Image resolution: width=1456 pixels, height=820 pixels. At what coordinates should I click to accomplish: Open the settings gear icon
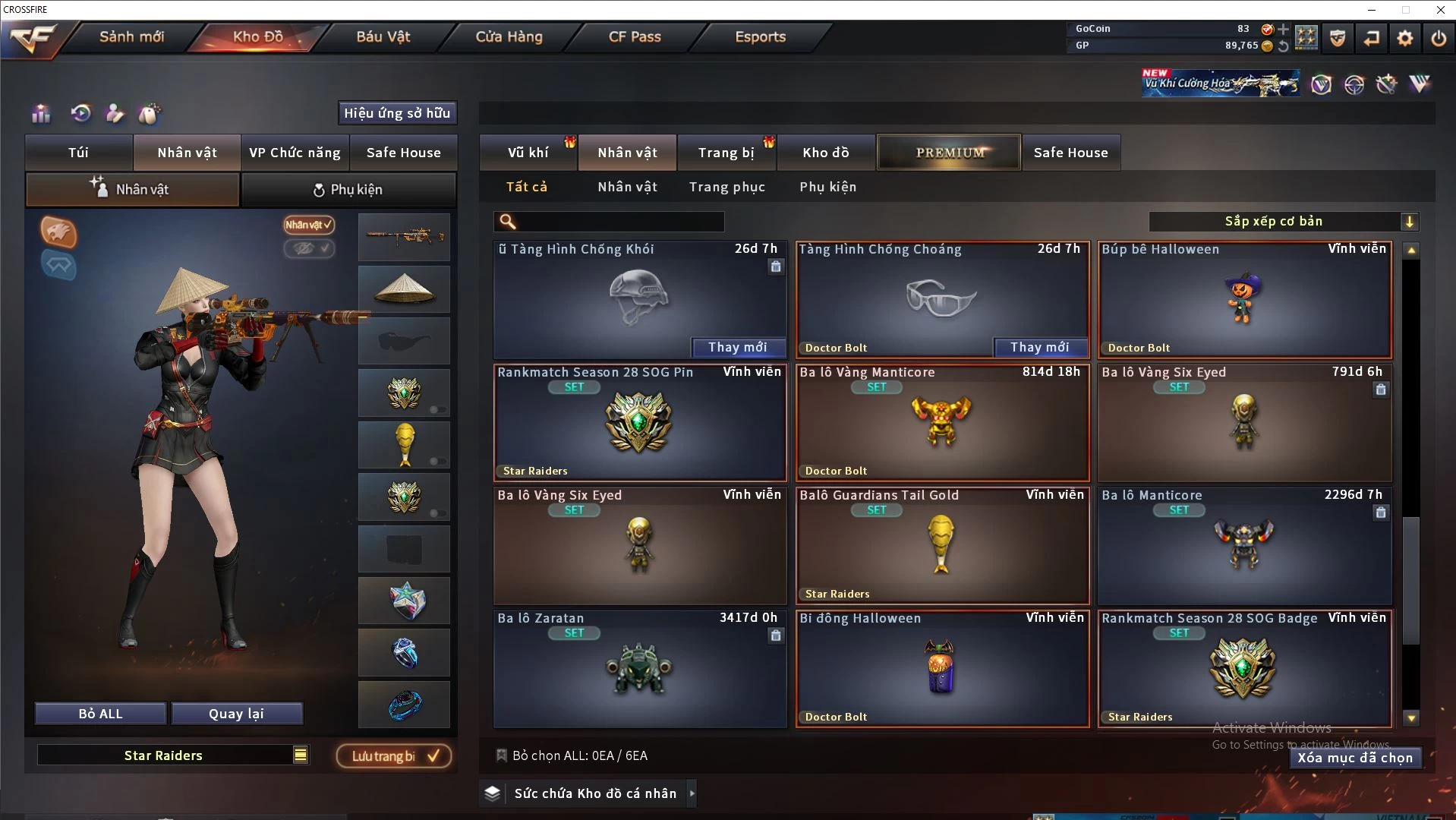coord(1405,38)
